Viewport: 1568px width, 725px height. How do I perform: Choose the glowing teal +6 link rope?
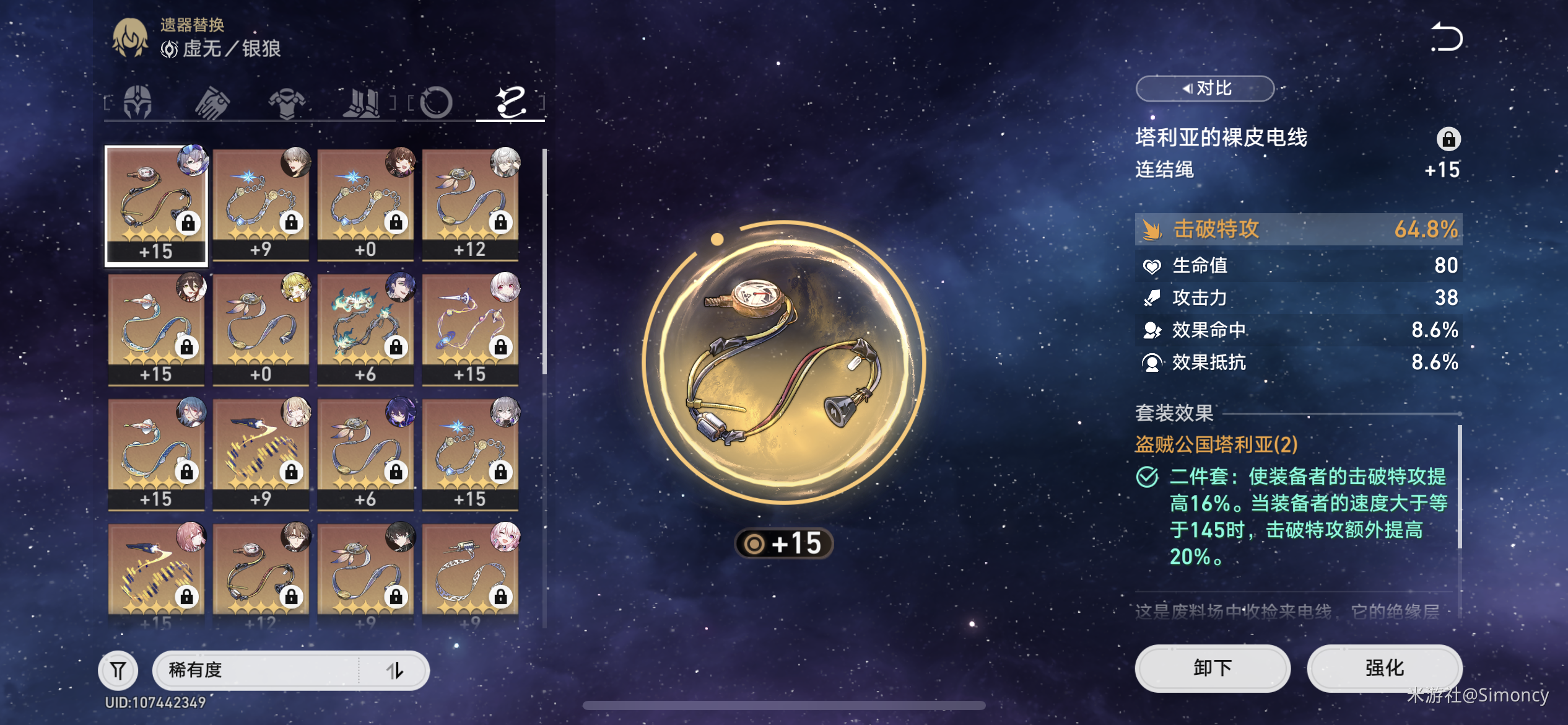(365, 330)
